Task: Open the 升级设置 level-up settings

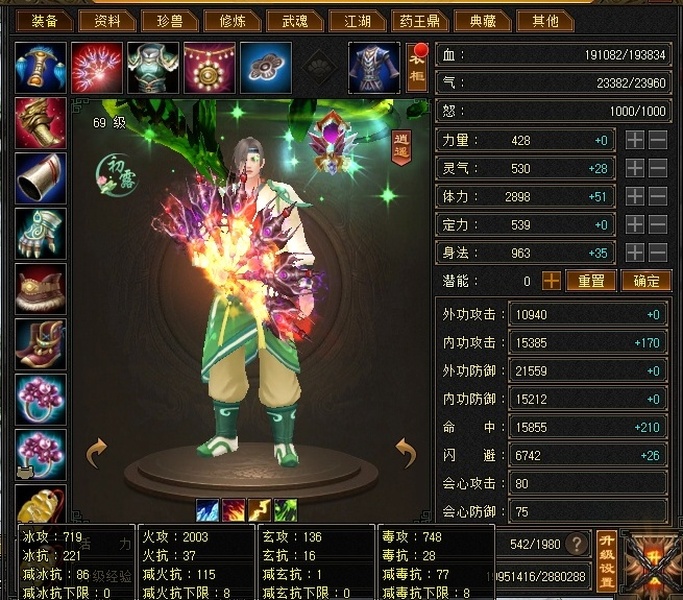Action: 606,560
